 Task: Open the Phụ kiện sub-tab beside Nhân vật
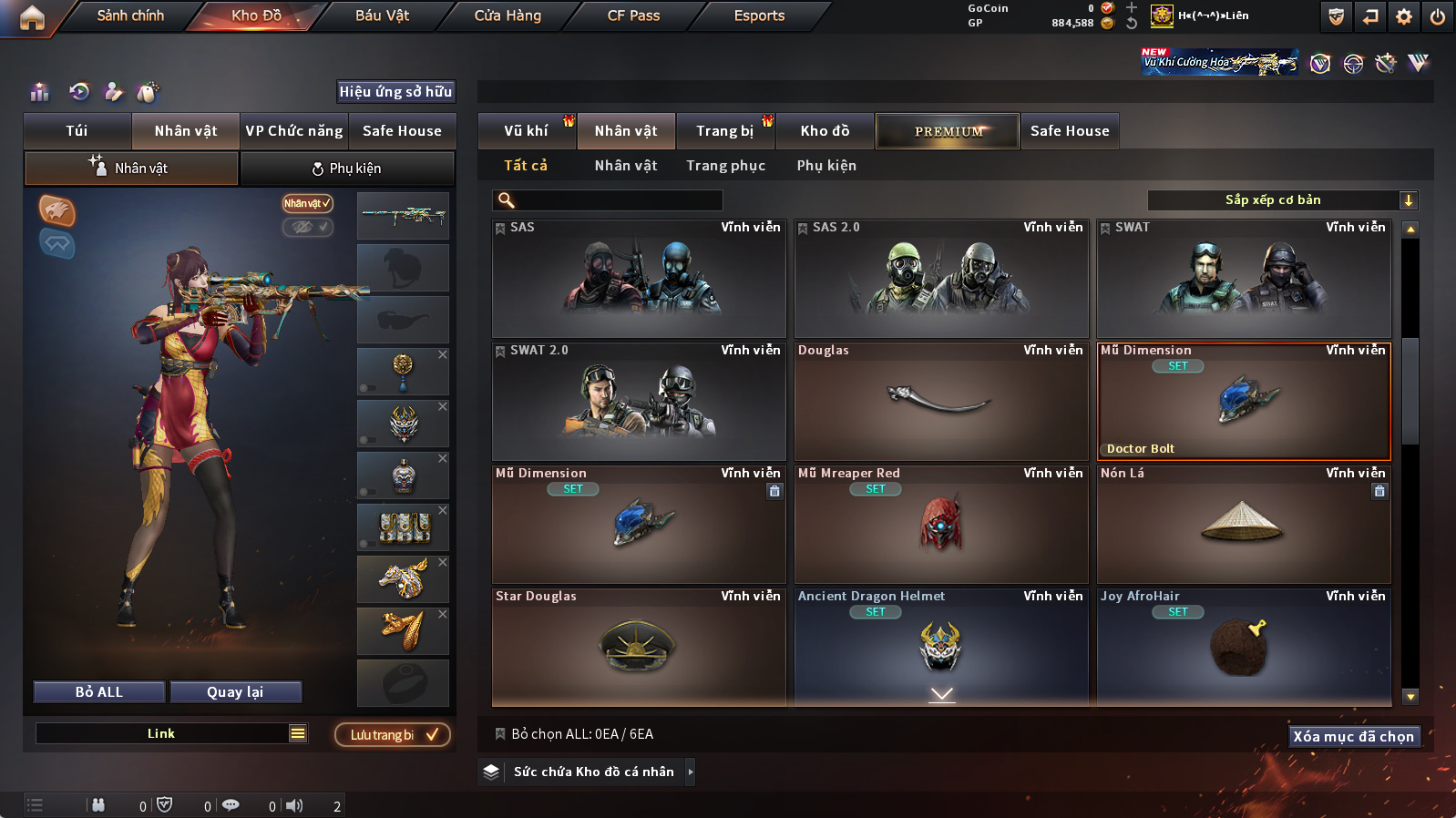[x=347, y=169]
